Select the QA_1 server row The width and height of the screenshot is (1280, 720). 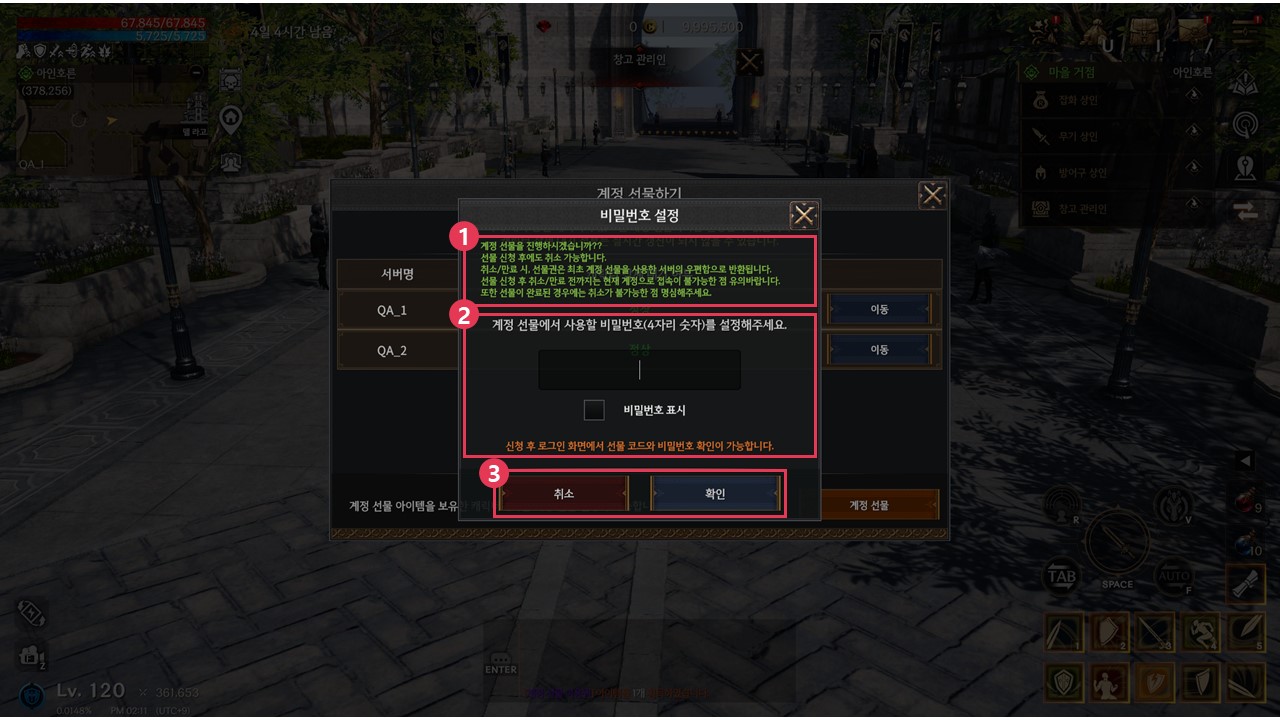point(393,310)
